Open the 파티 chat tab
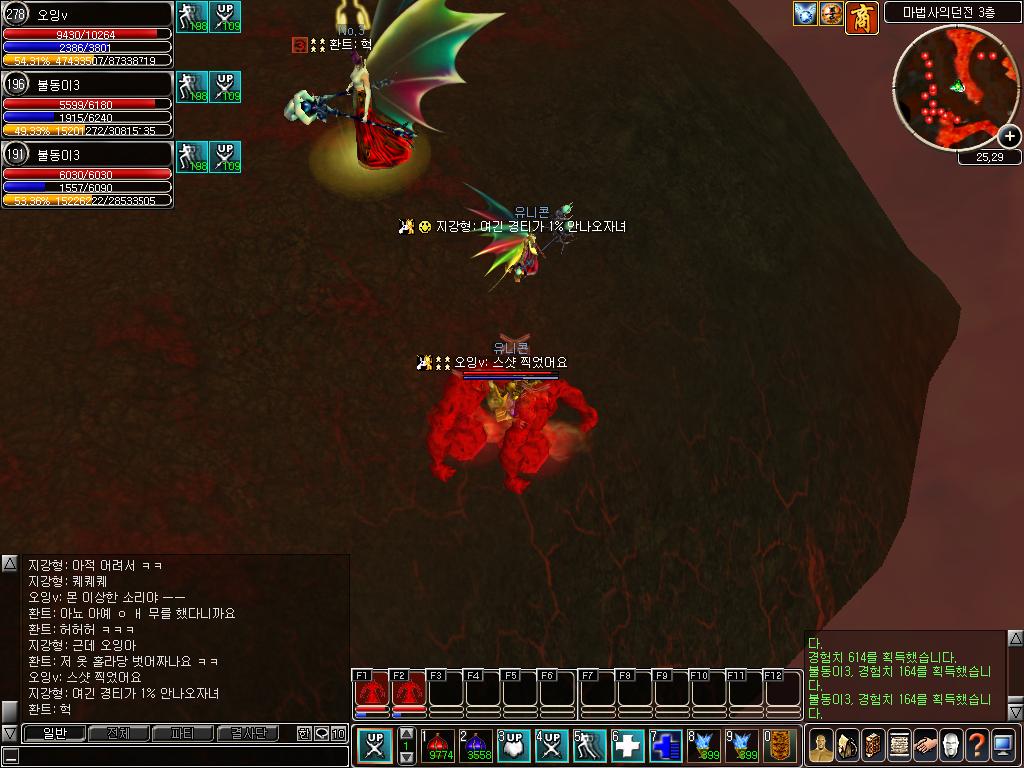This screenshot has width=1024, height=768. (x=183, y=733)
